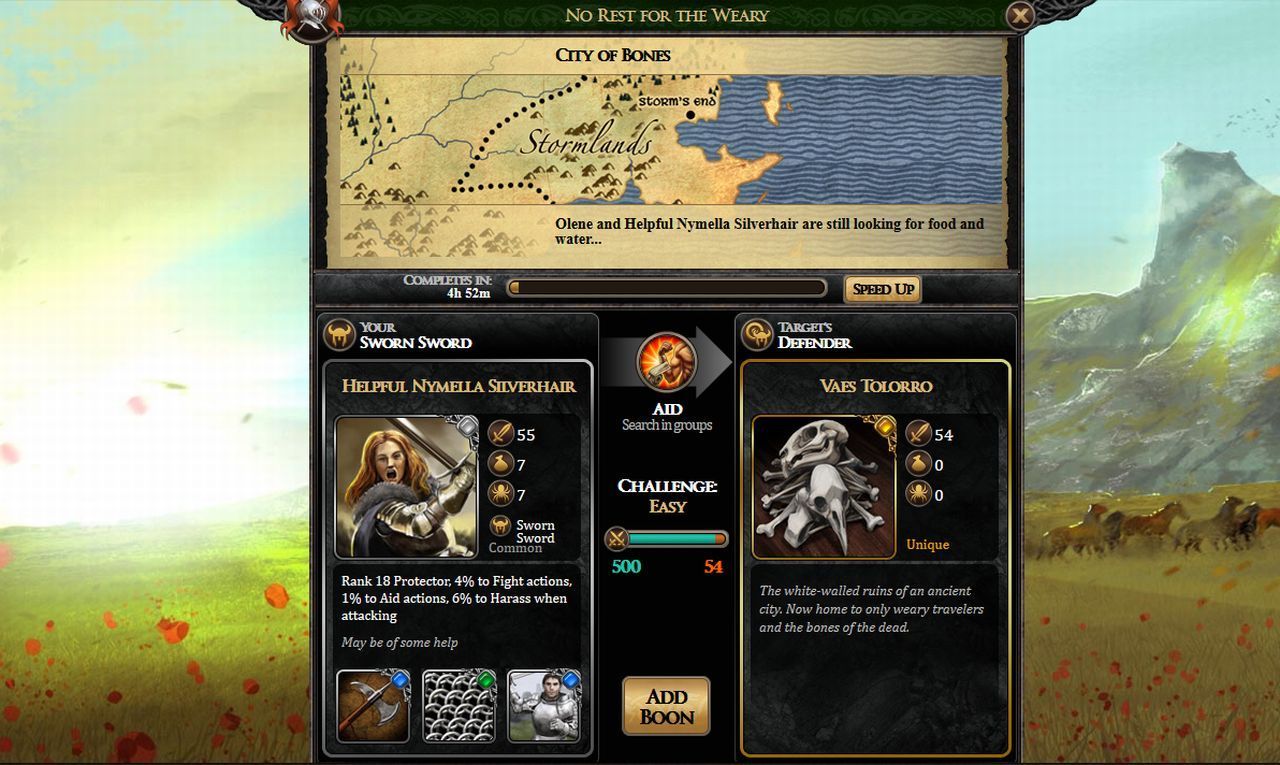Select the City of Bones header

[x=614, y=55]
